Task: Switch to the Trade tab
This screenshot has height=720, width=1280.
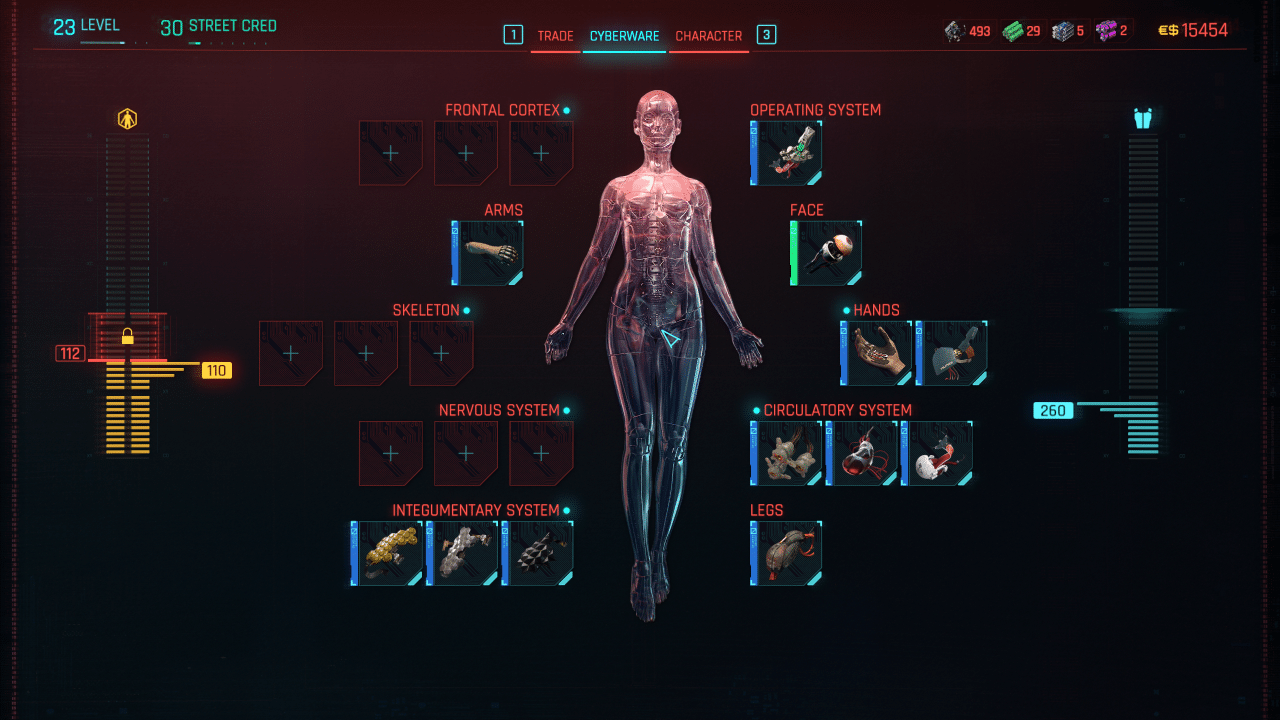Action: point(555,36)
